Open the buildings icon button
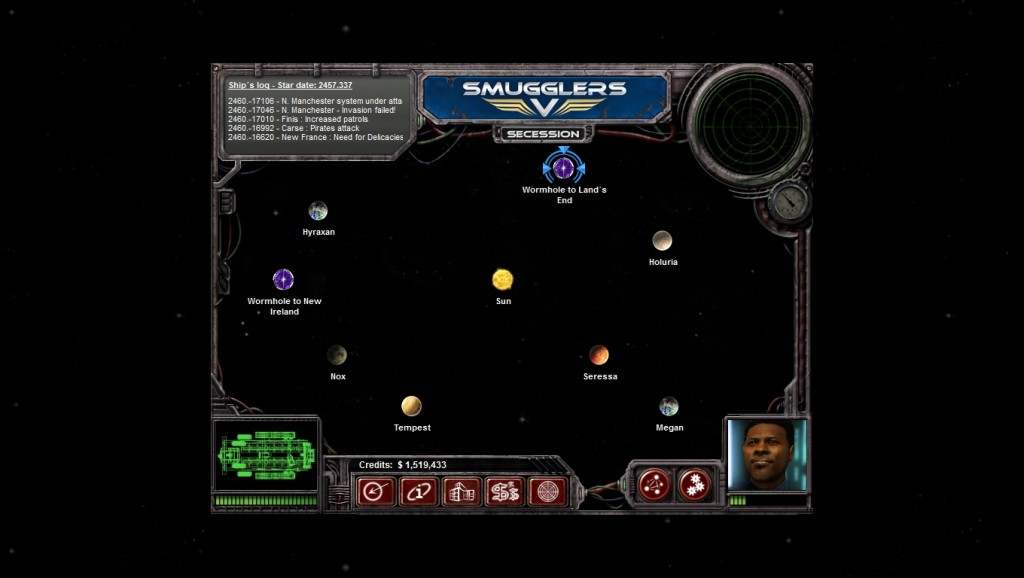1024x578 pixels. (x=462, y=491)
